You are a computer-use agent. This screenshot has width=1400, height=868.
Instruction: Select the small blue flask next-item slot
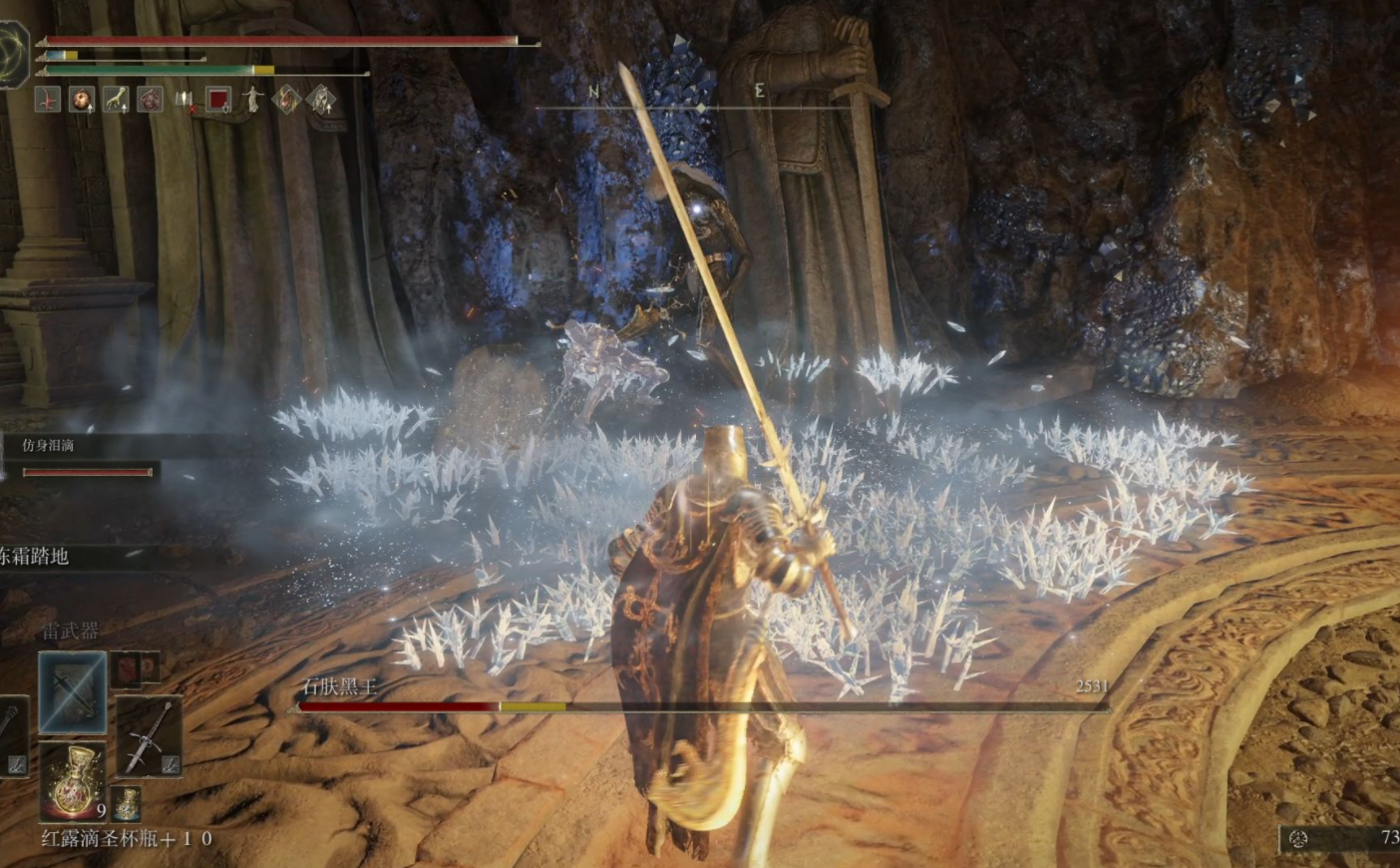coord(127,802)
